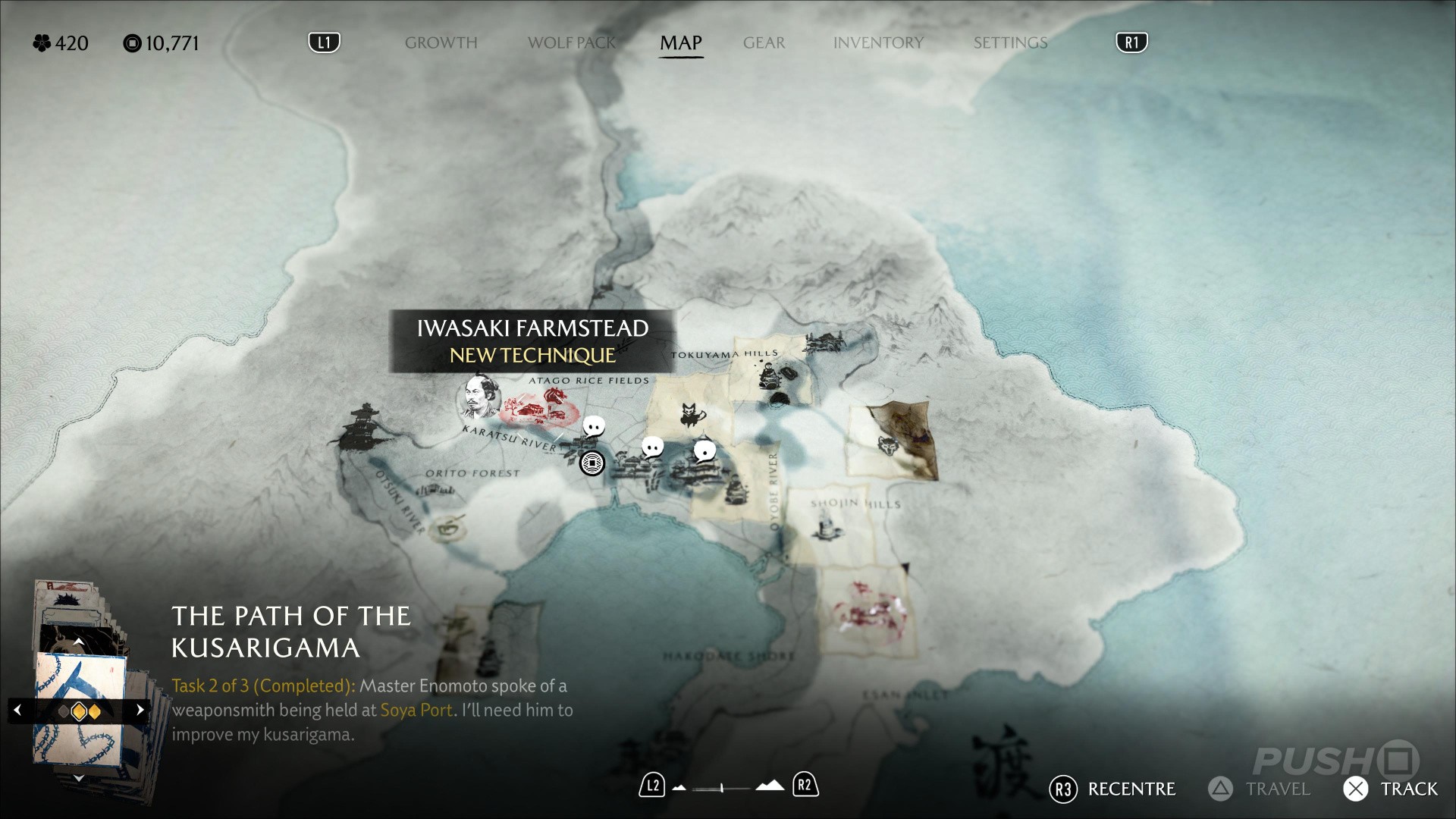Select the single-dot speech bubble marker
Screen dimensions: 1456x819
click(x=704, y=452)
